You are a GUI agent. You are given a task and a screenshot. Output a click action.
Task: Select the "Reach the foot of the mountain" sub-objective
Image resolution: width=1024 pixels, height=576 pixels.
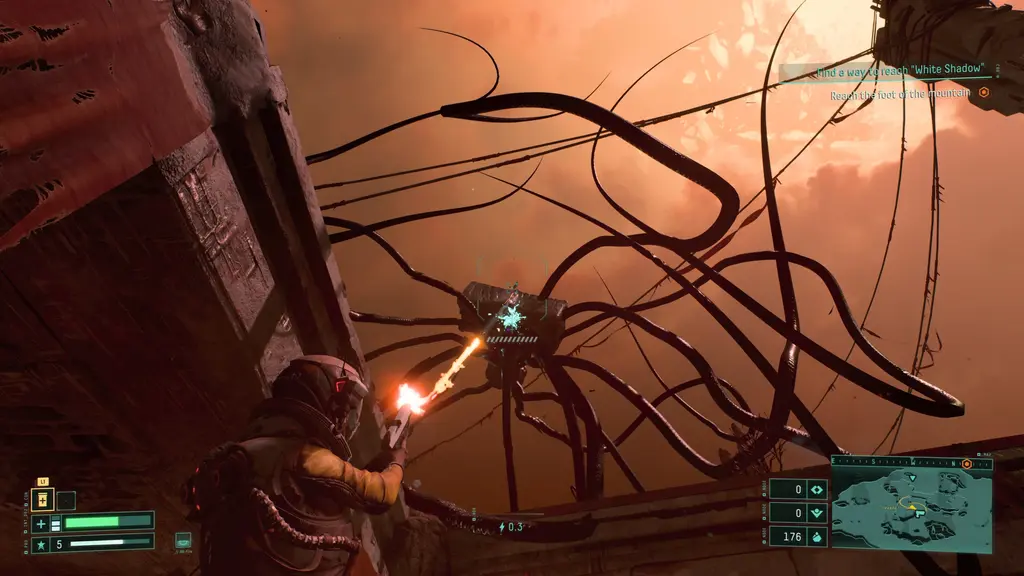[900, 95]
